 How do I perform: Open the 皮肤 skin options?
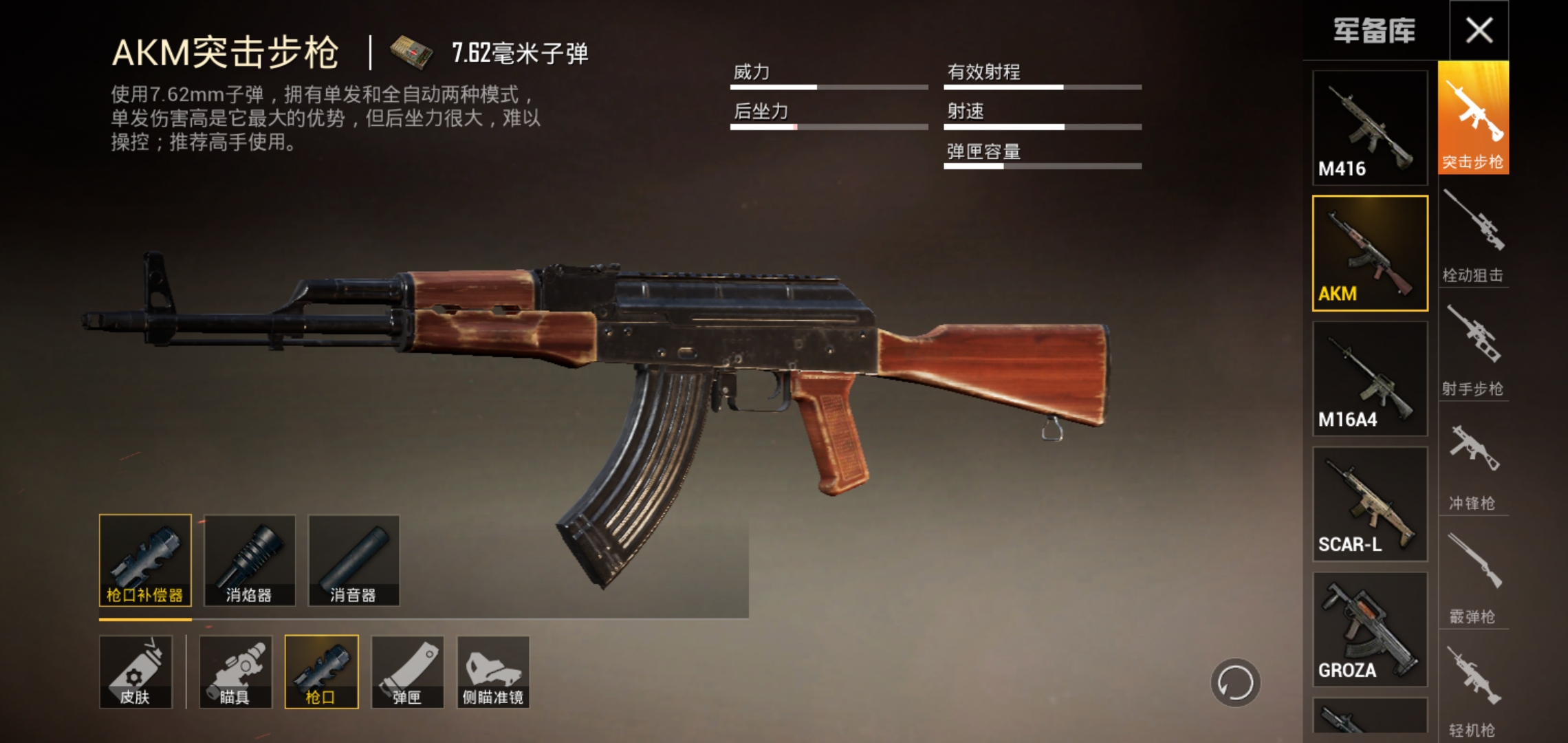(x=135, y=672)
